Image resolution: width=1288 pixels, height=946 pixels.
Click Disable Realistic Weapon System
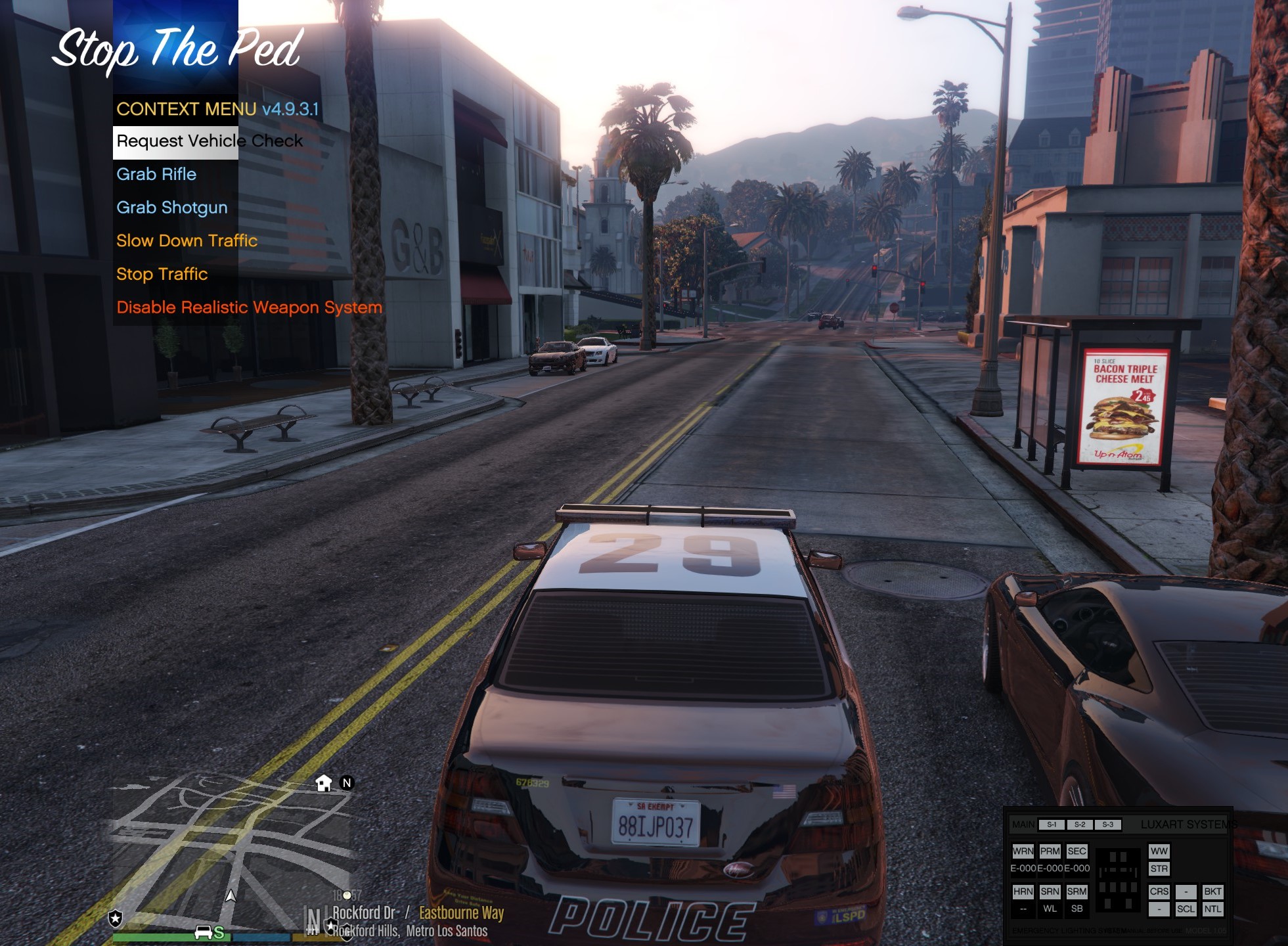coord(249,307)
